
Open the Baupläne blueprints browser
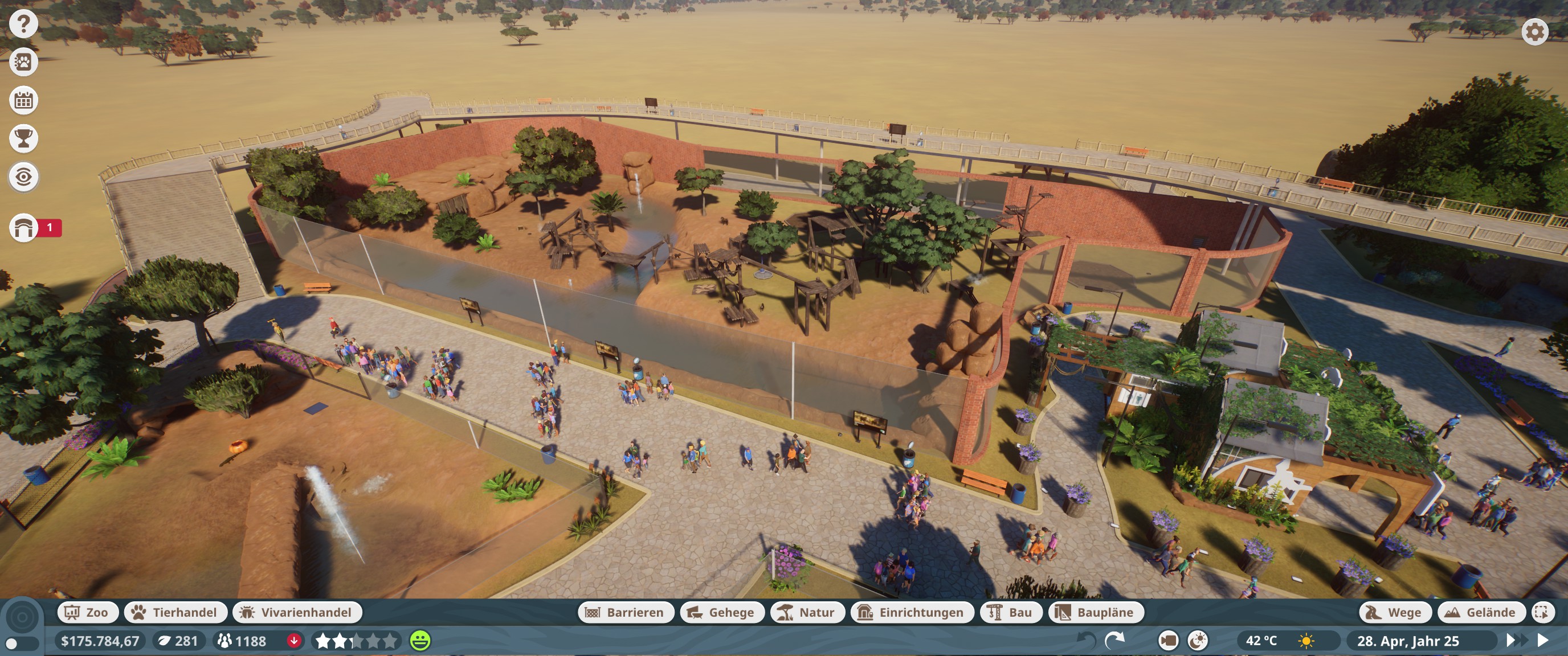[1096, 612]
